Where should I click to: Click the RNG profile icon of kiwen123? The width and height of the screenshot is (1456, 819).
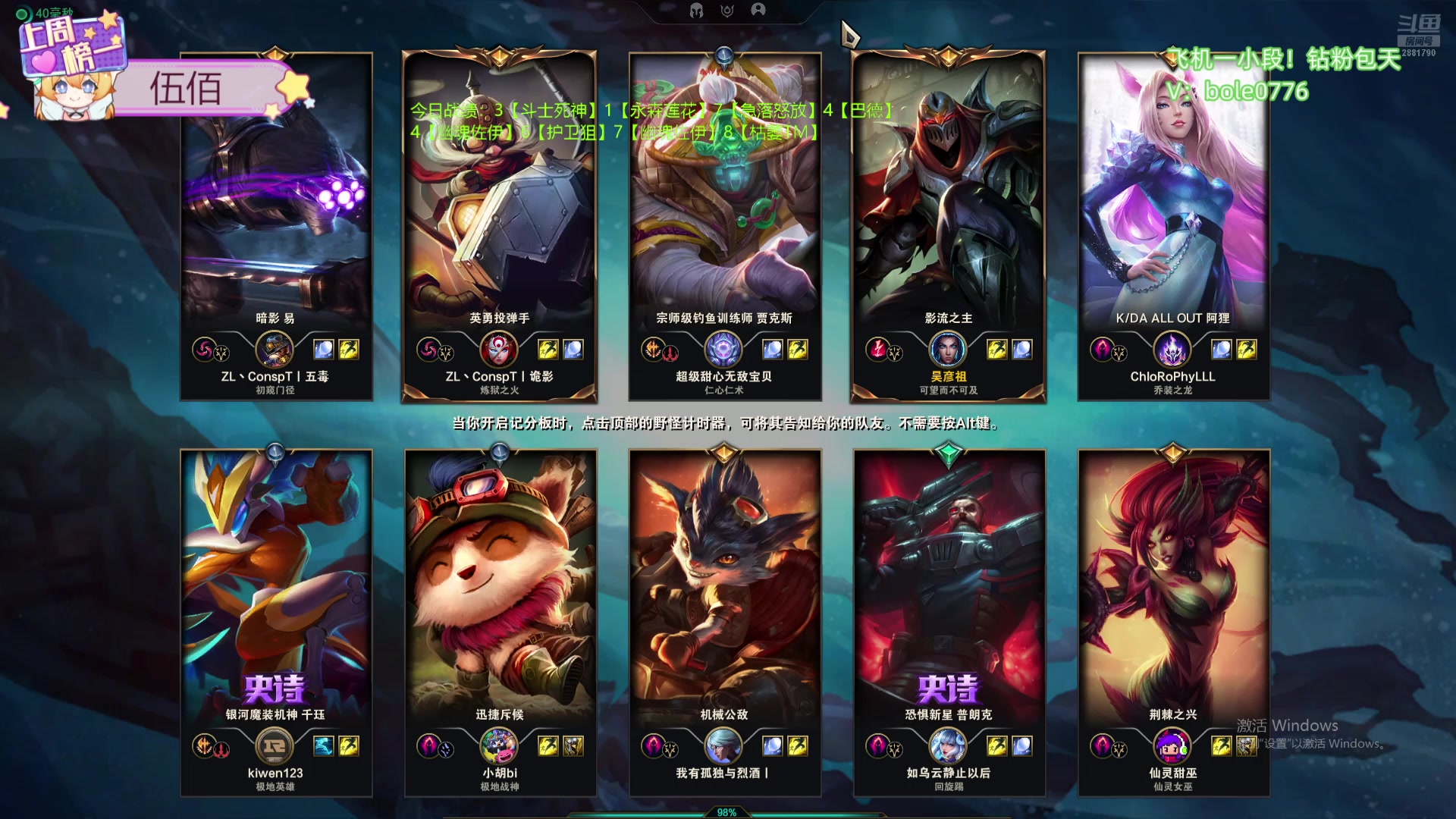click(275, 746)
